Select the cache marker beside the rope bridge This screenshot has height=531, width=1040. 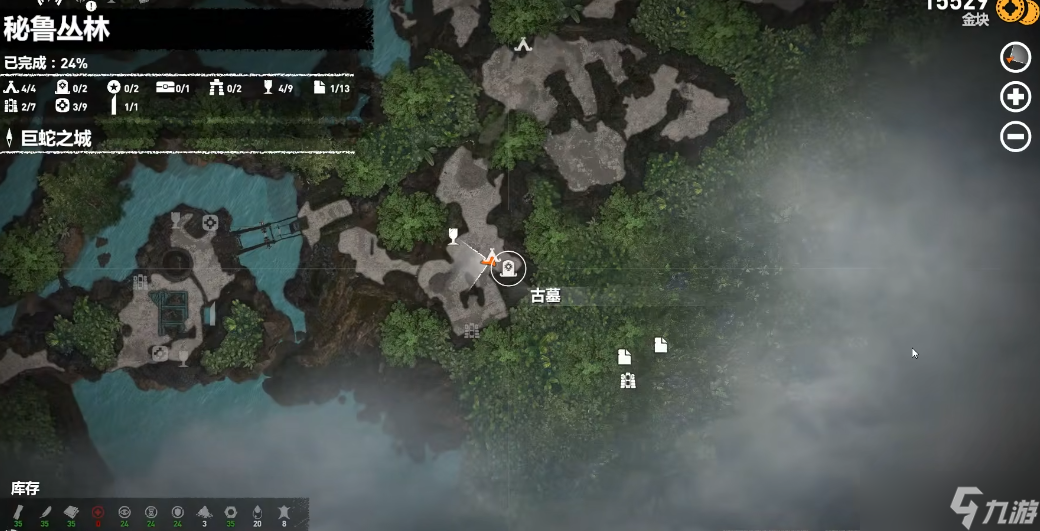pos(210,222)
